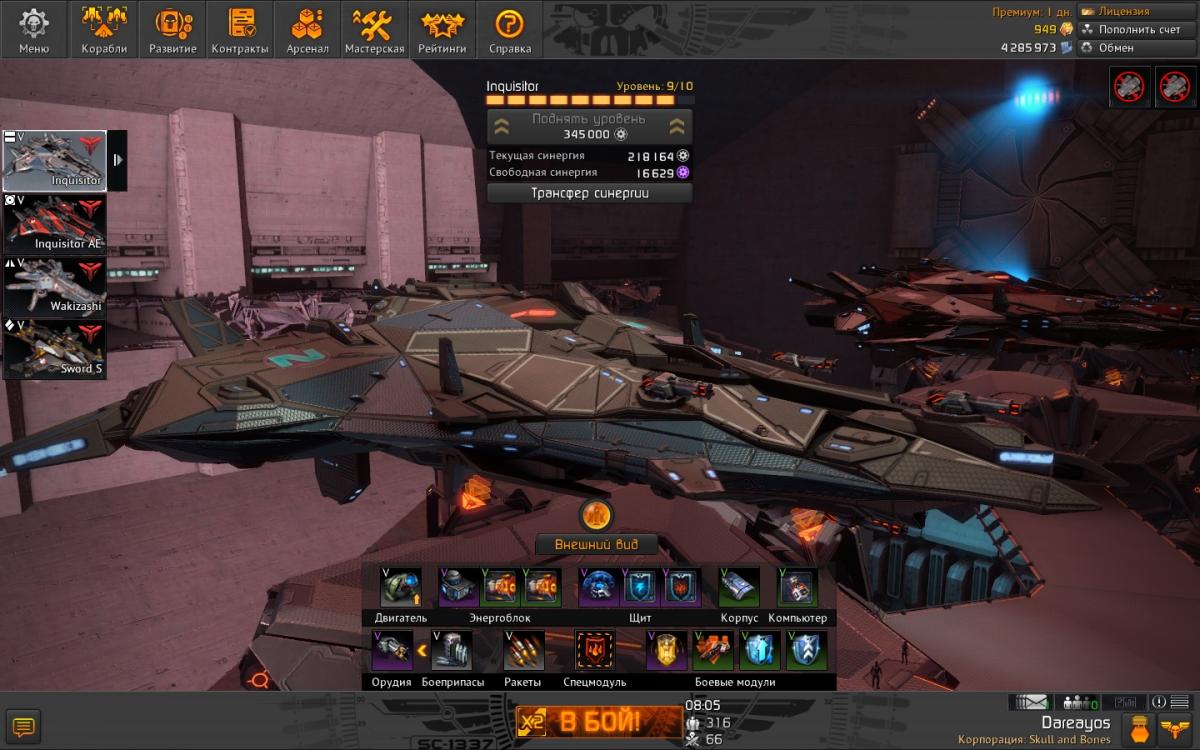The image size is (1200, 750).
Task: Switch to the Арсенал tab
Action: (307, 30)
